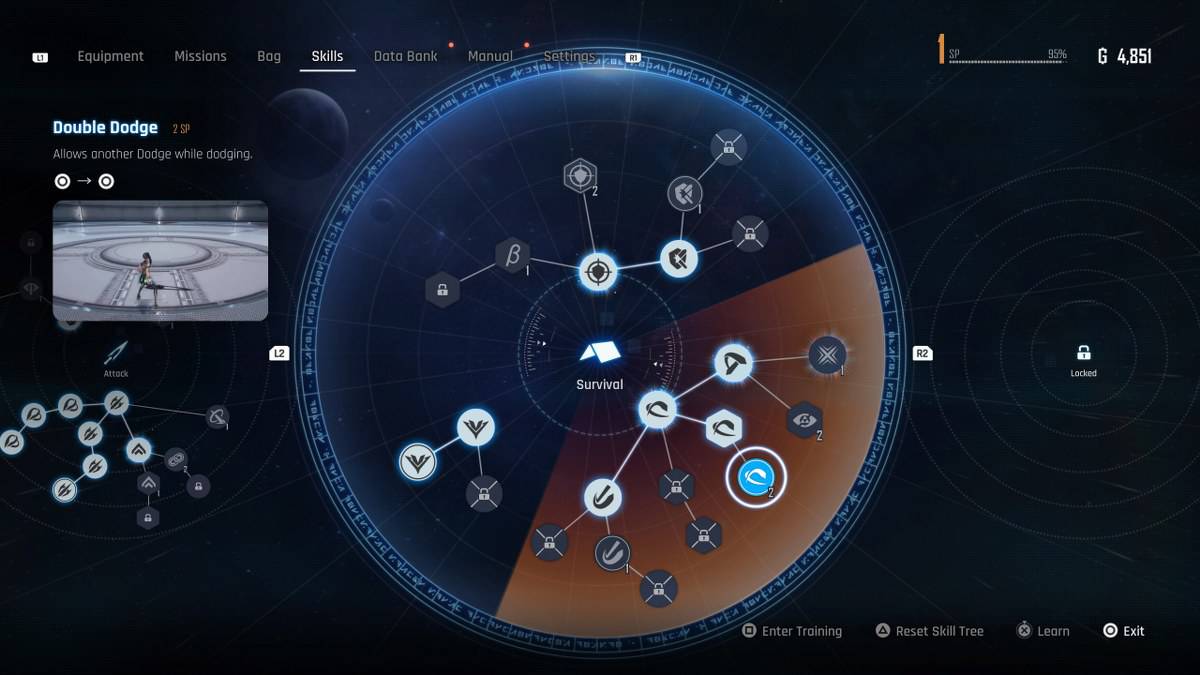Select the hexagonal target skill node
This screenshot has width=1200, height=675.
pos(580,176)
